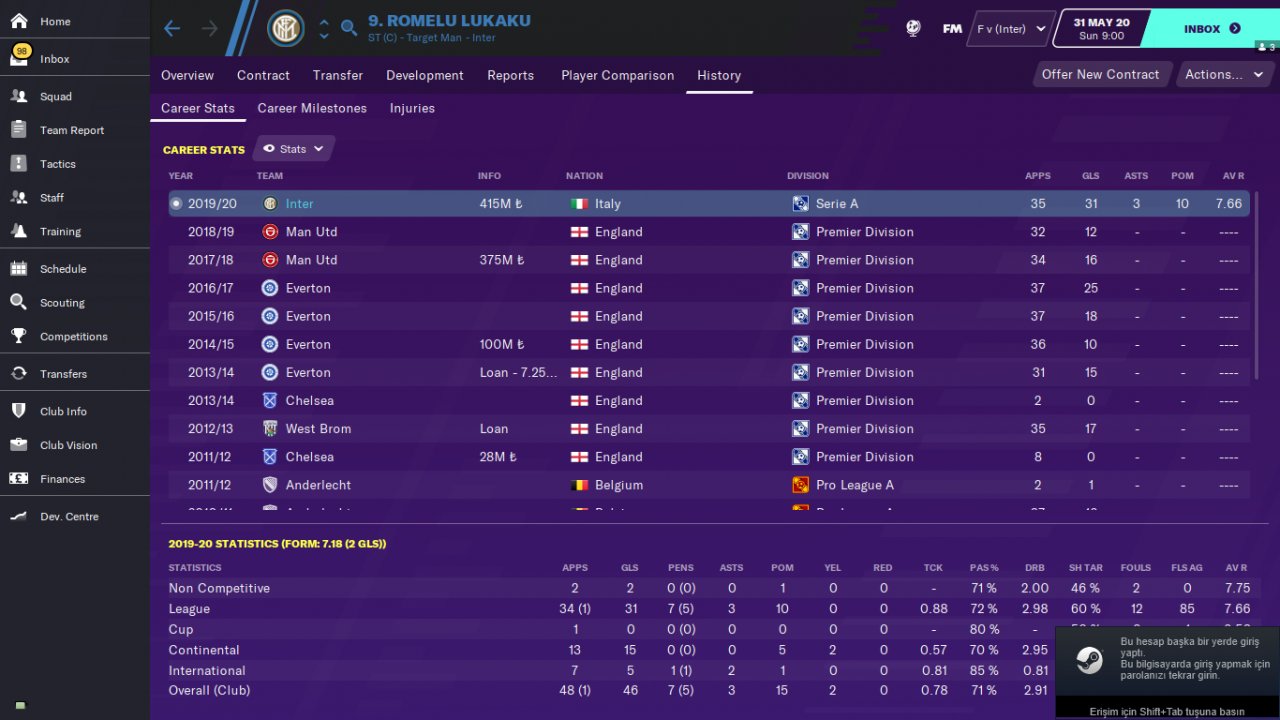Screen dimensions: 1280x720
Task: Show the club Finances page
Action: pos(62,479)
